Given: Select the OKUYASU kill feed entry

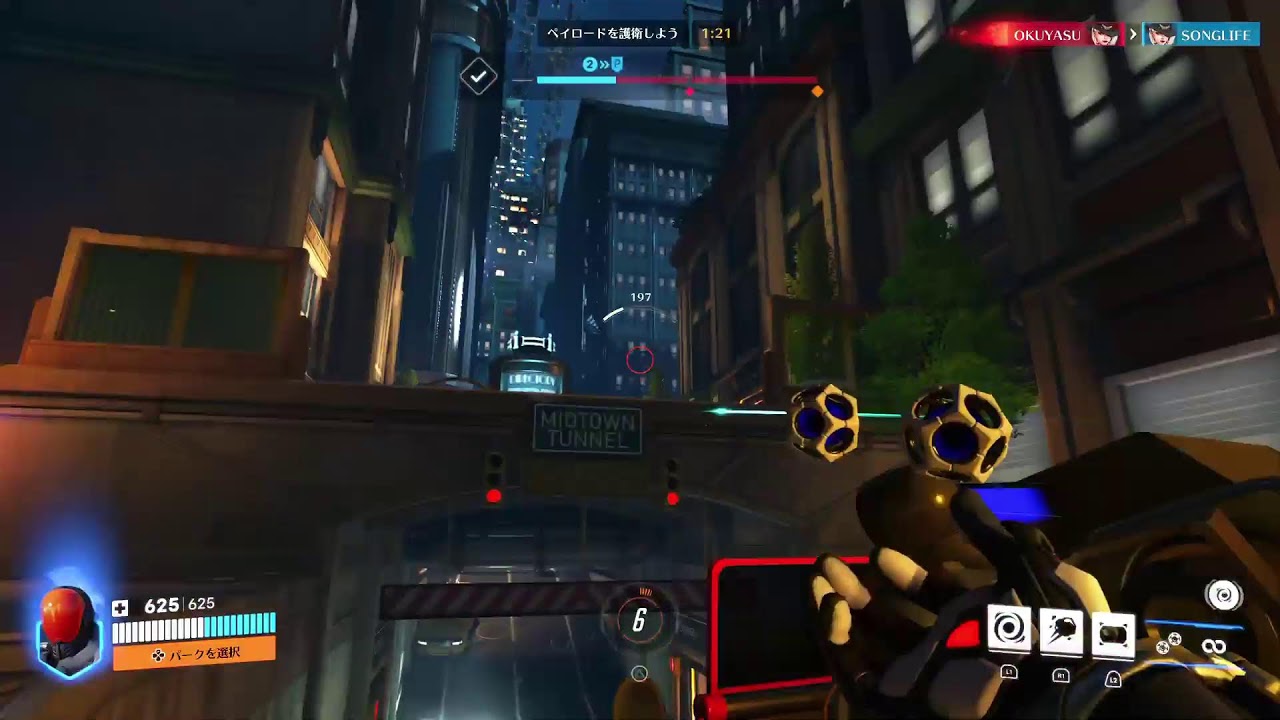Looking at the screenshot, I should point(1046,35).
